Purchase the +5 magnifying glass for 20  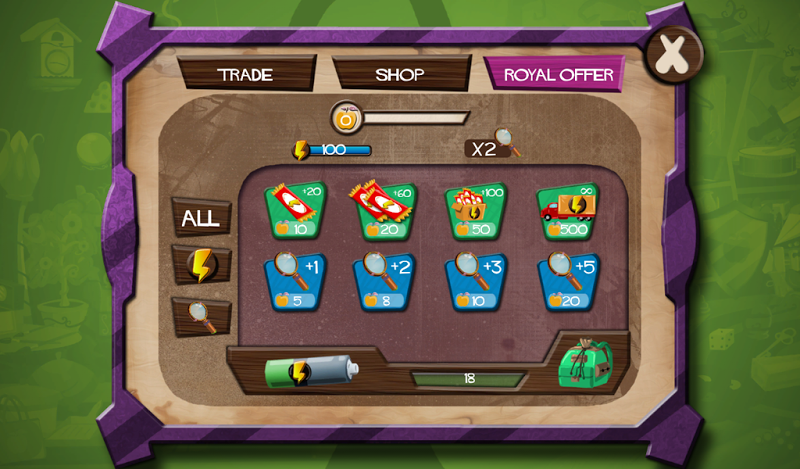pos(567,281)
